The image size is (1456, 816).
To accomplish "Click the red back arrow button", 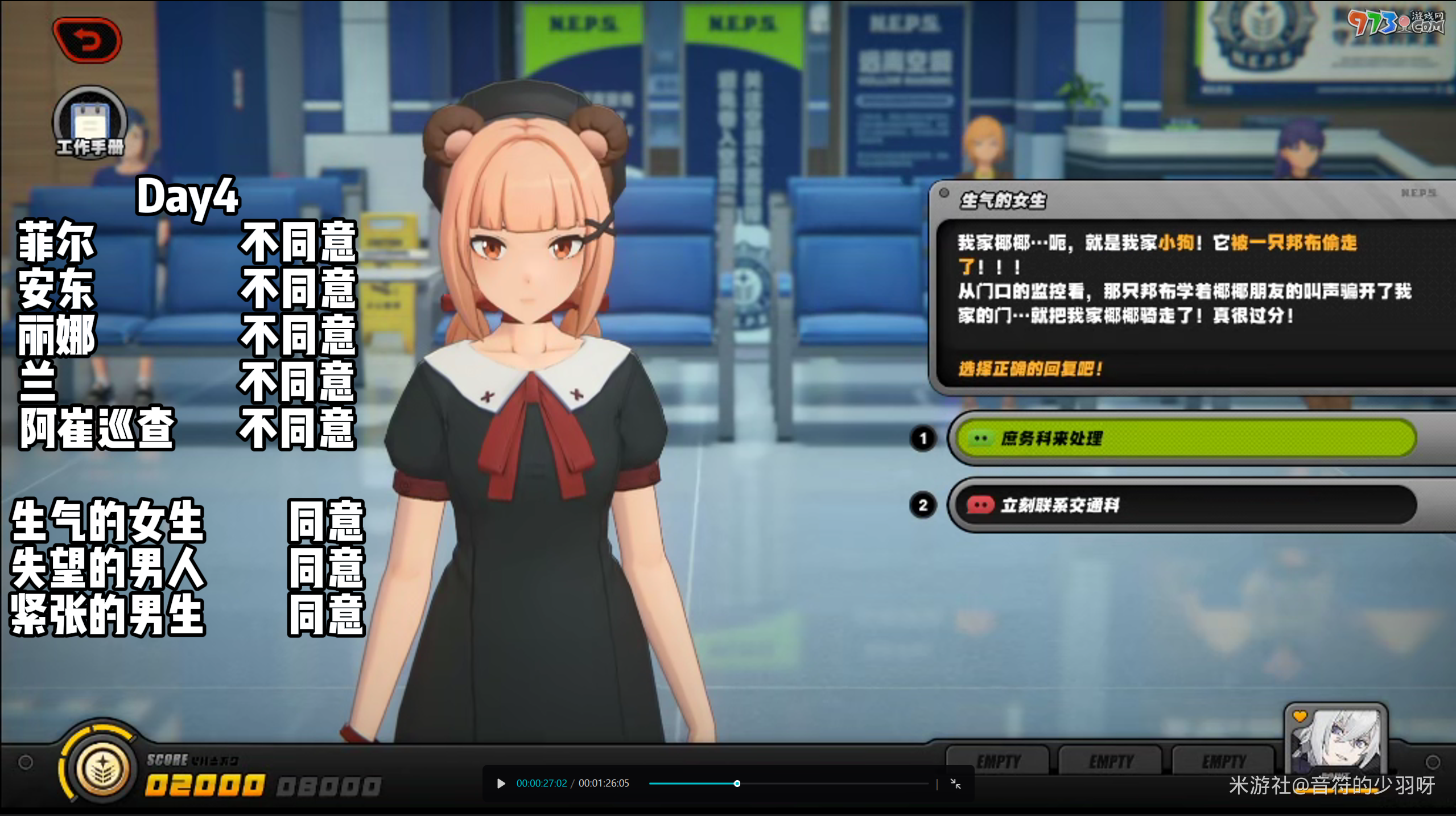I will point(87,40).
